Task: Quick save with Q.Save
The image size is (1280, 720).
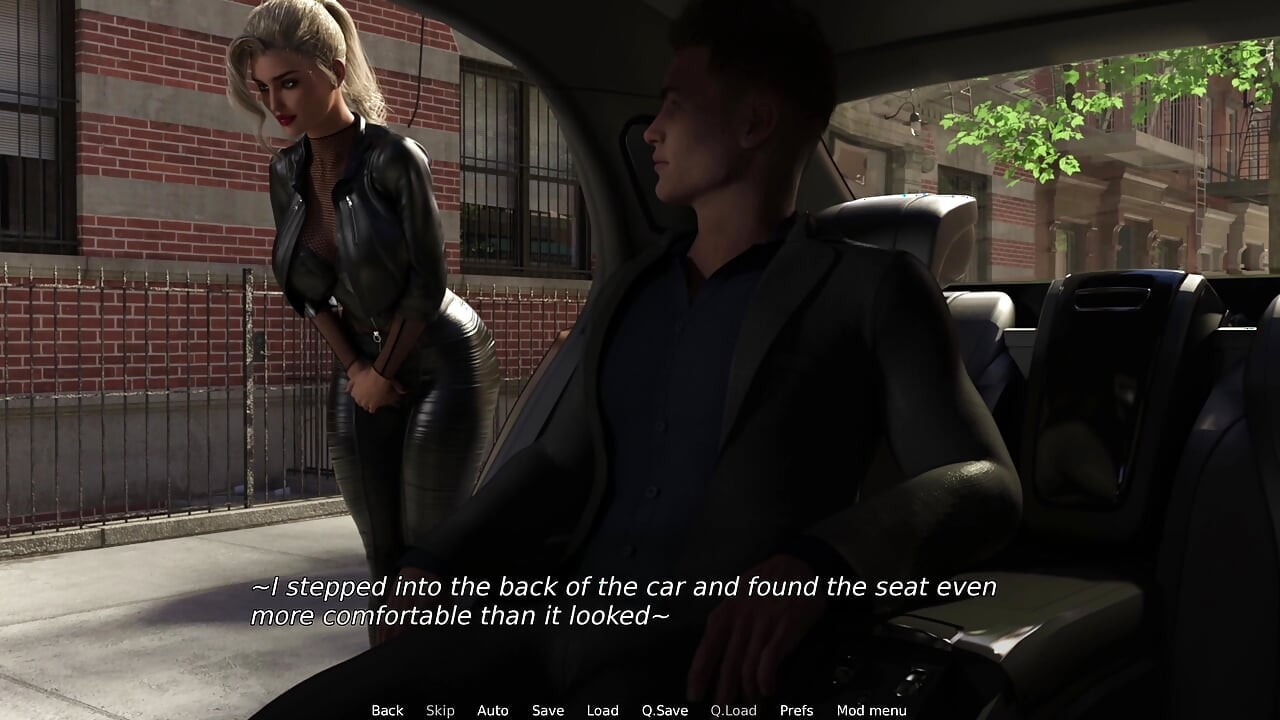Action: 665,710
